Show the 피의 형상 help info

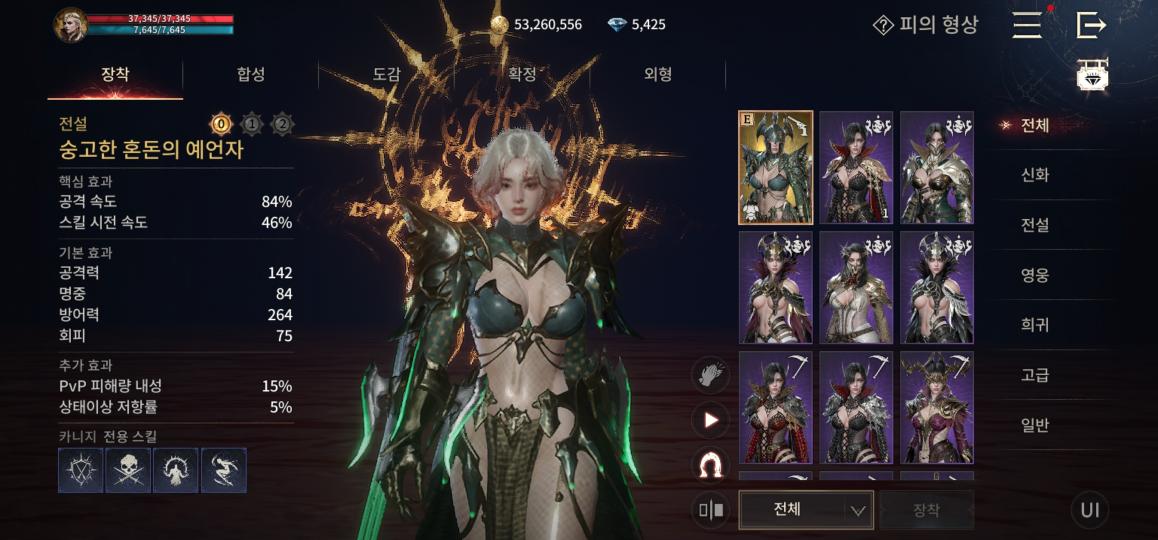click(x=925, y=25)
